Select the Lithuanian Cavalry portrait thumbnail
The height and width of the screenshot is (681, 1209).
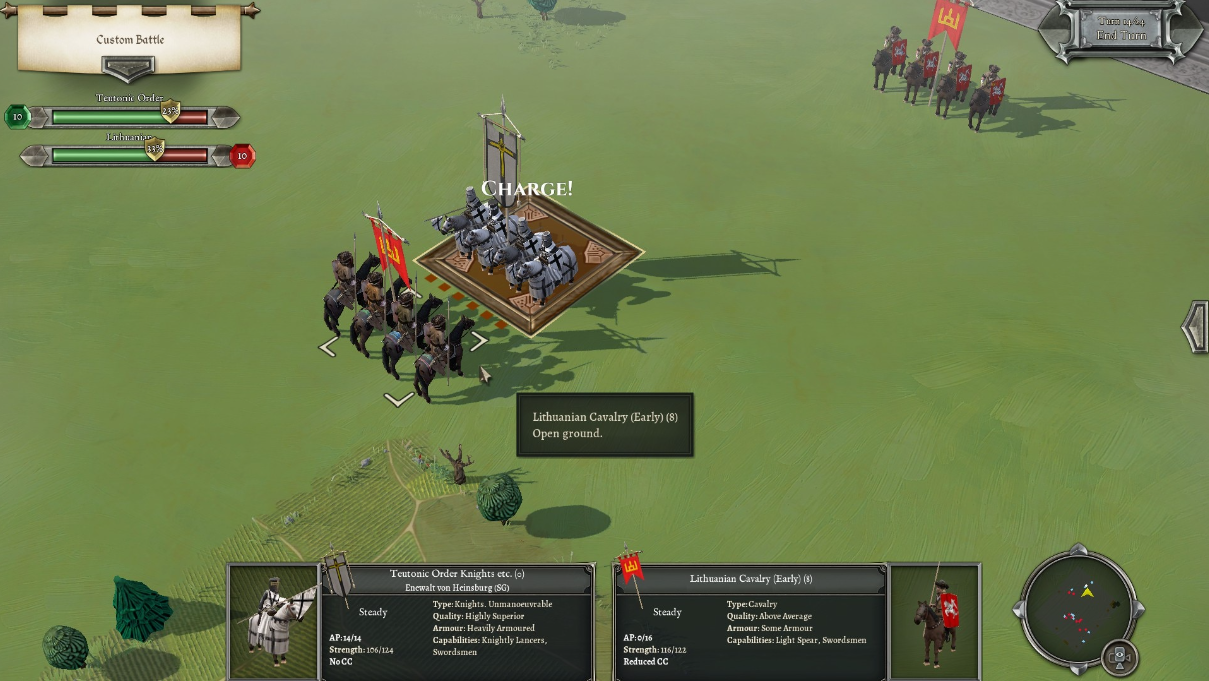[x=934, y=622]
